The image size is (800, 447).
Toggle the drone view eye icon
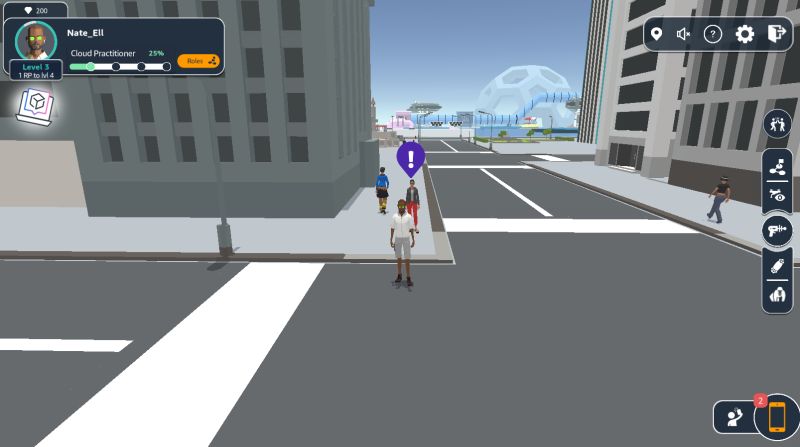click(777, 197)
